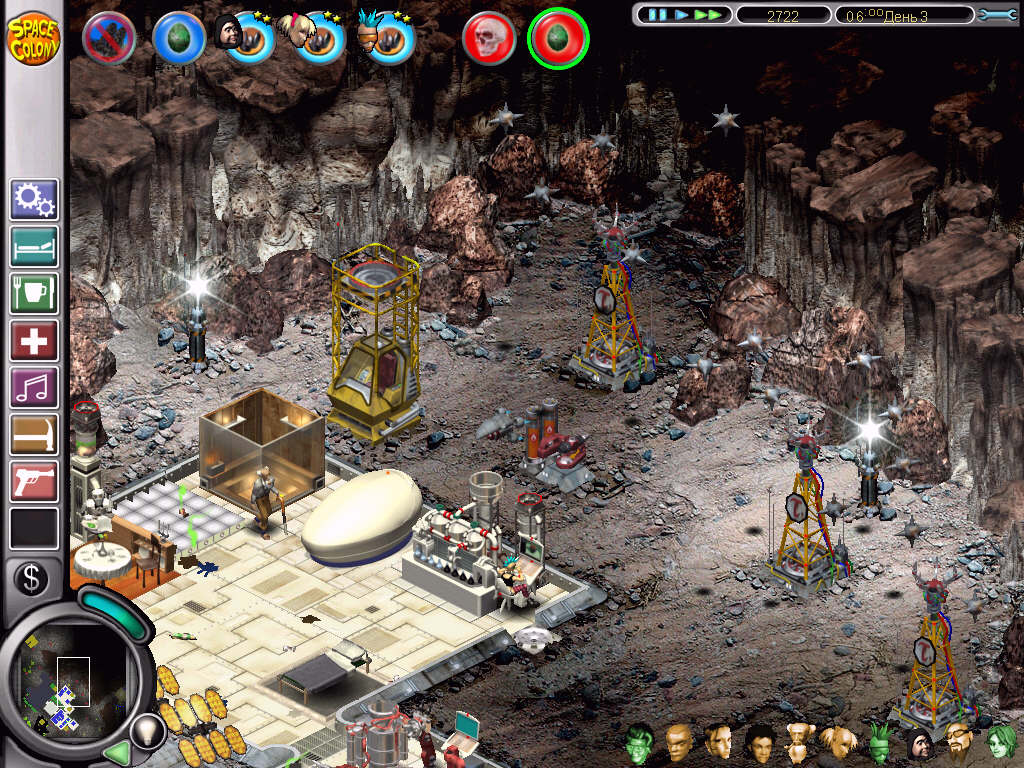Choose the coffee cup food category
The height and width of the screenshot is (768, 1024).
(x=34, y=293)
